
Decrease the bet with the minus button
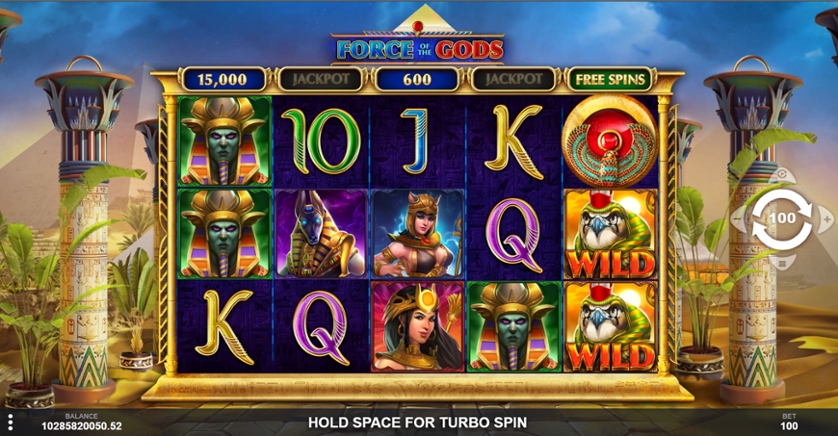coord(737,218)
